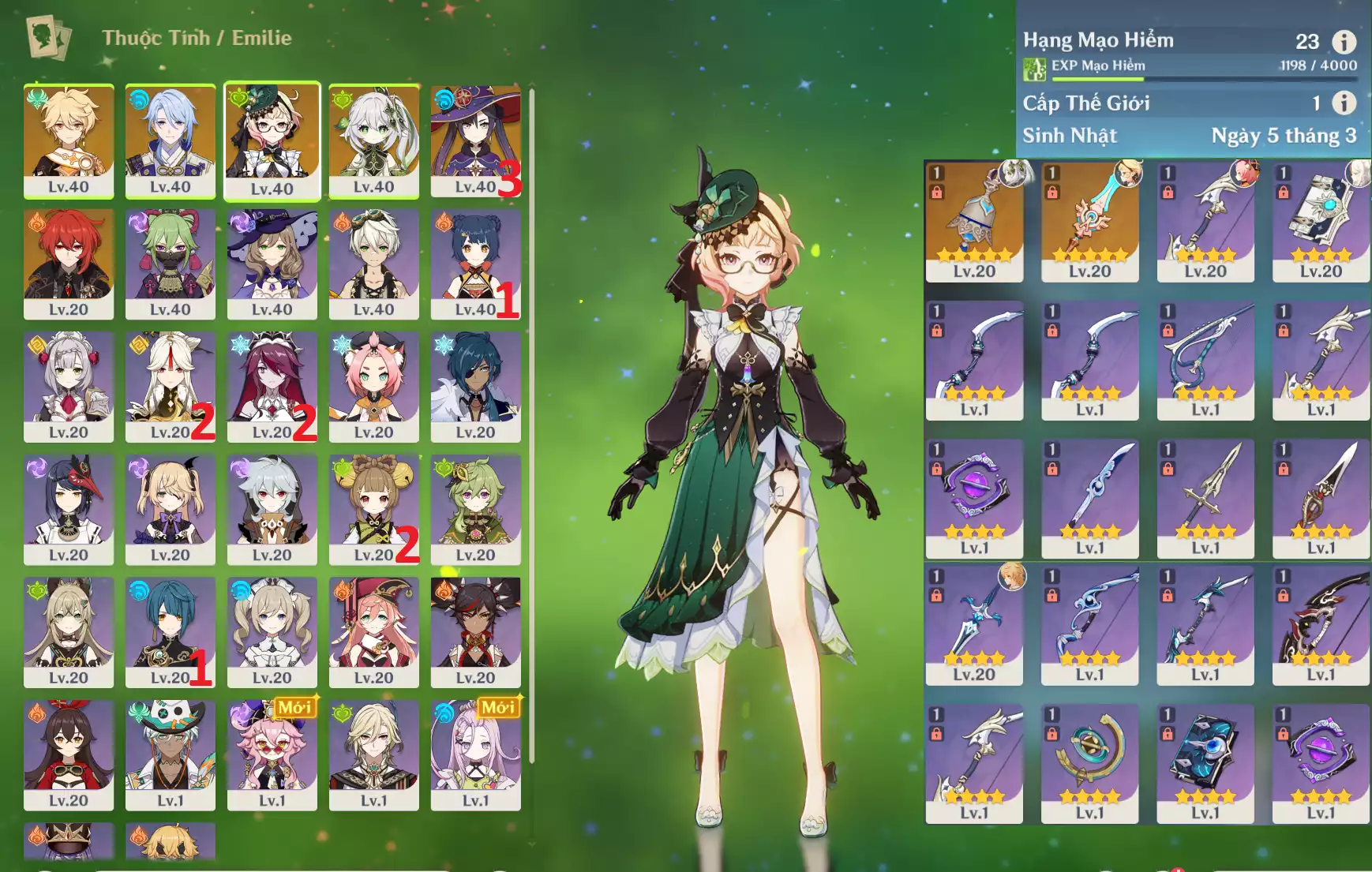Select the red-haired Diluc portrait
The image size is (1372, 872).
tap(69, 263)
